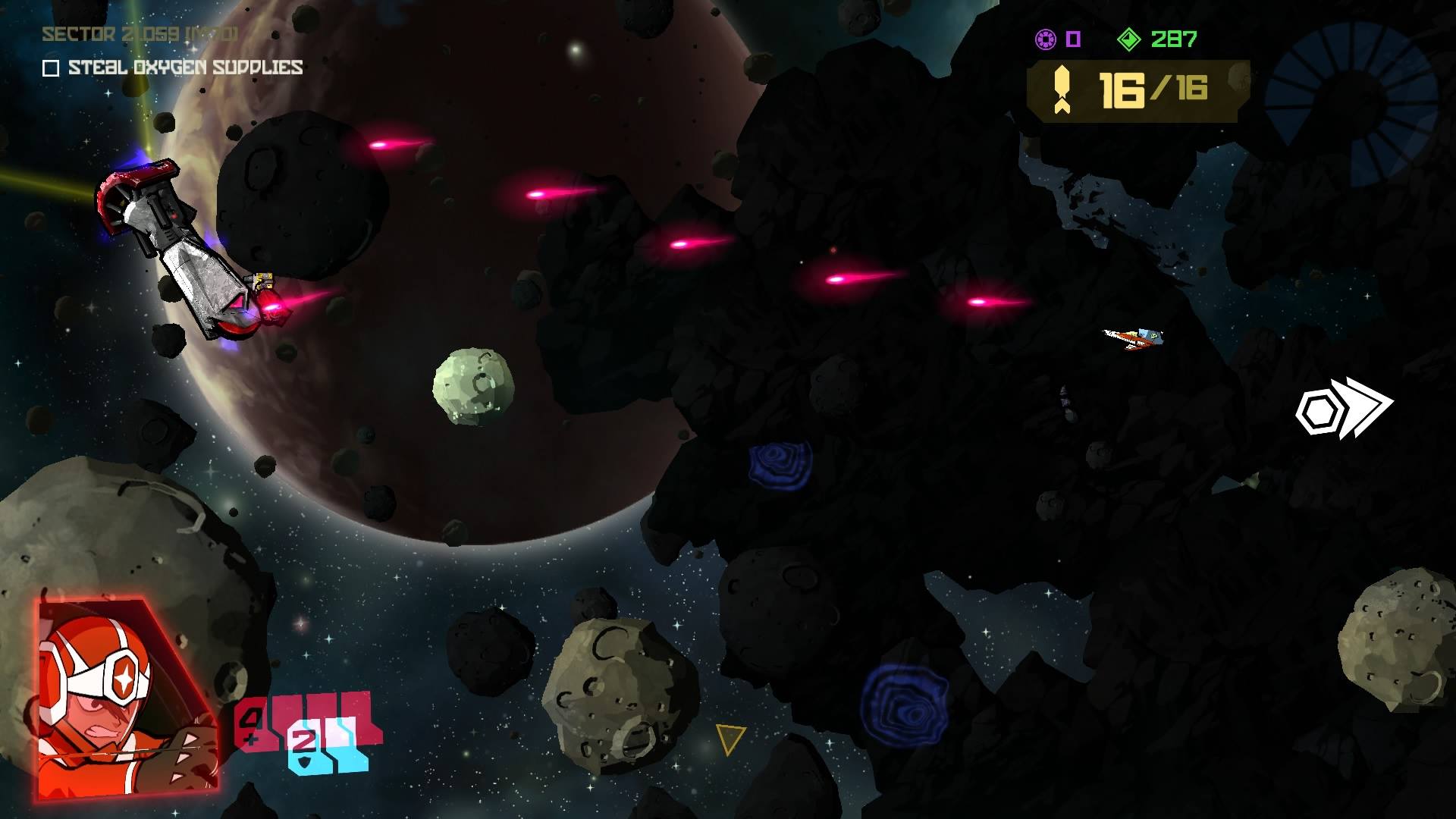Select the Steal Oxygen Supplies objective text
Image resolution: width=1456 pixels, height=819 pixels.
[186, 67]
